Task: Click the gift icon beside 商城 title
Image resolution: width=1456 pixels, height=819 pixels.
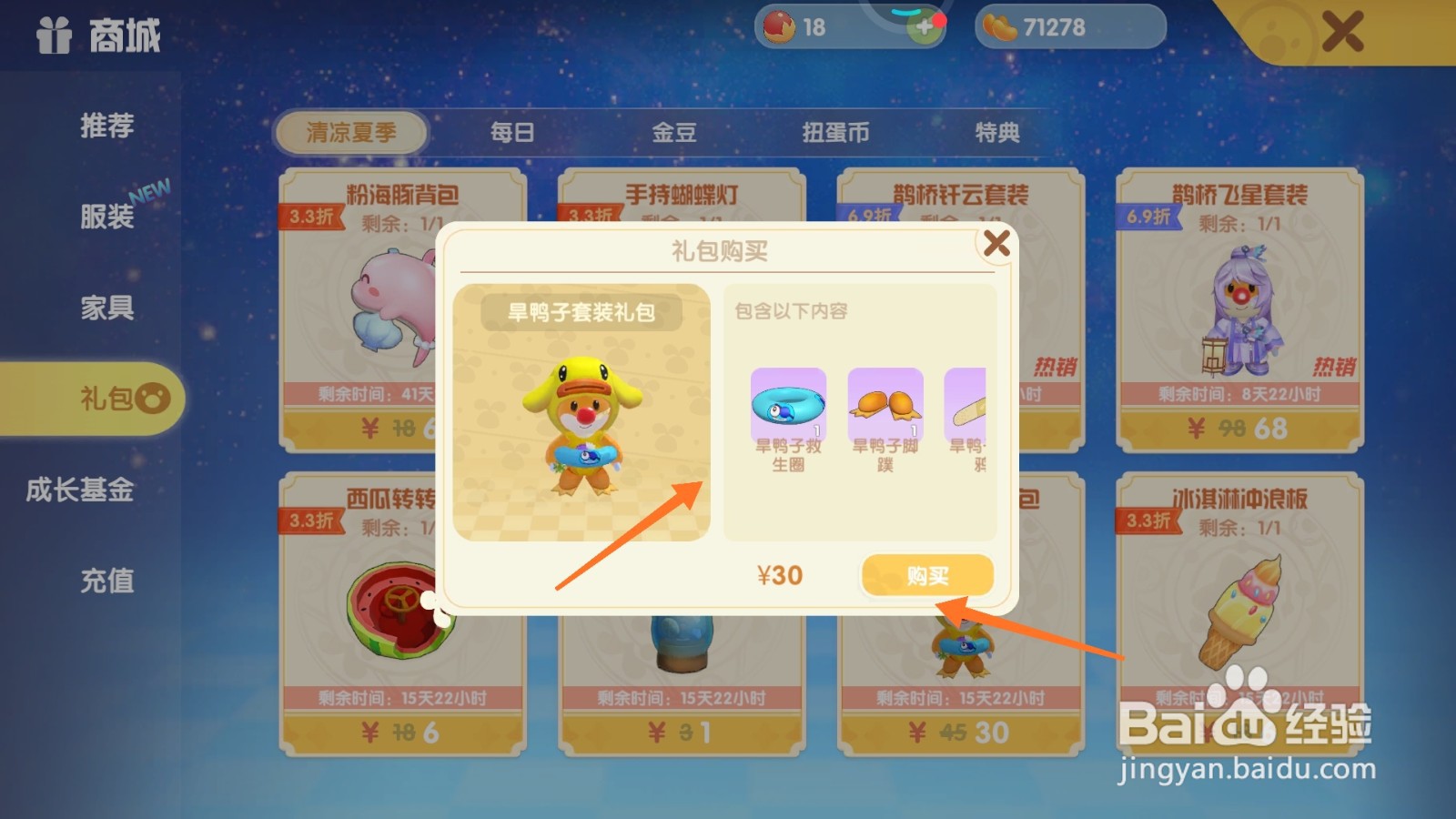Action: pos(52,36)
